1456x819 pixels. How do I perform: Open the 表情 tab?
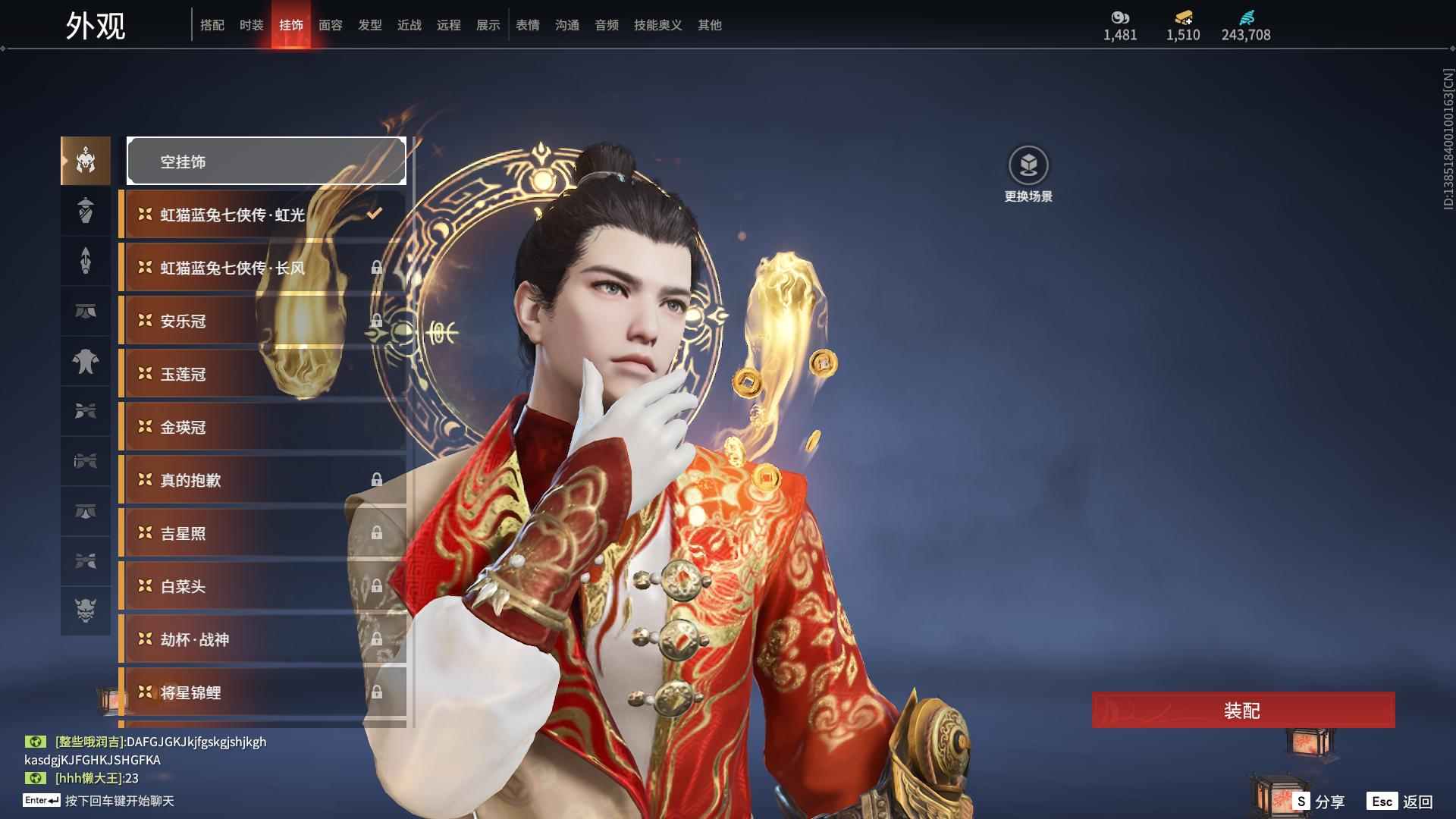pyautogui.click(x=527, y=25)
